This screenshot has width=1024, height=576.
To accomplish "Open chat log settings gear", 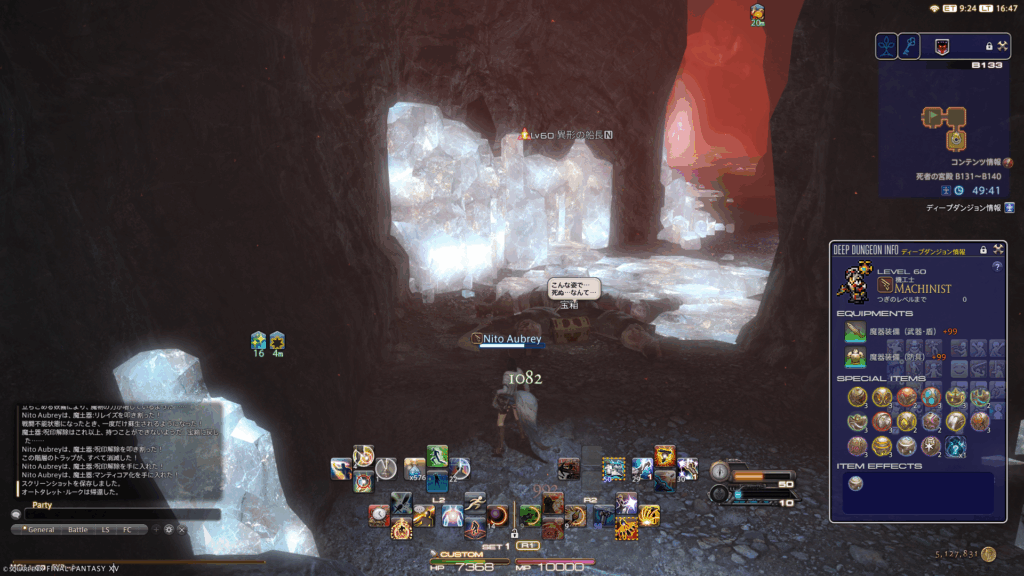I will pyautogui.click(x=168, y=529).
